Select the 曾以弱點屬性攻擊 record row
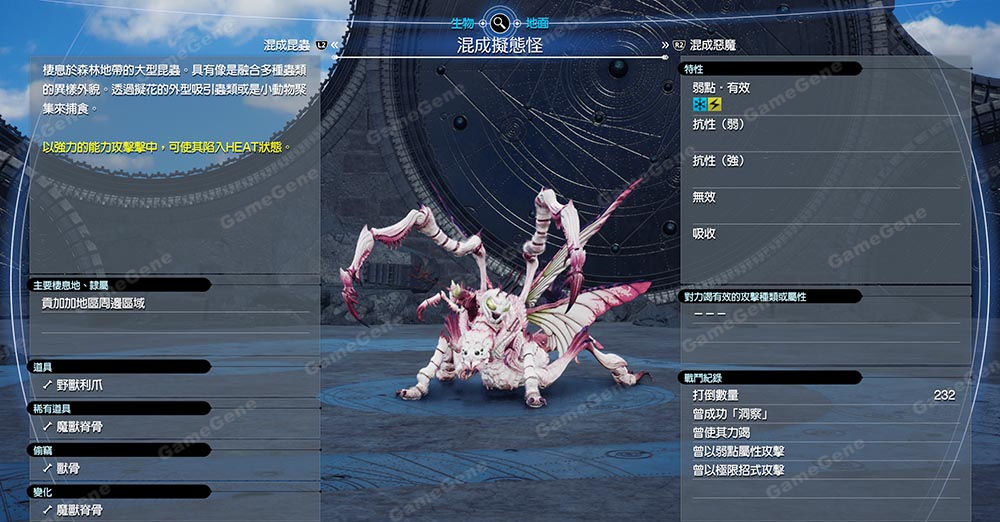This screenshot has width=1000, height=522. point(738,452)
